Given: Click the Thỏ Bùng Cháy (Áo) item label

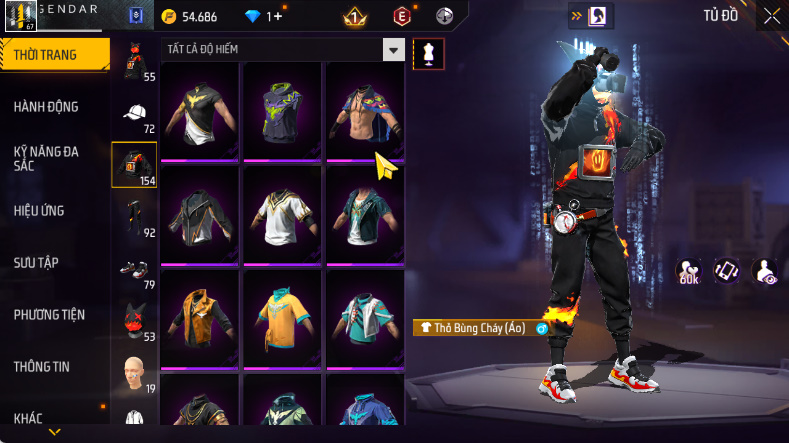Looking at the screenshot, I should (473, 328).
